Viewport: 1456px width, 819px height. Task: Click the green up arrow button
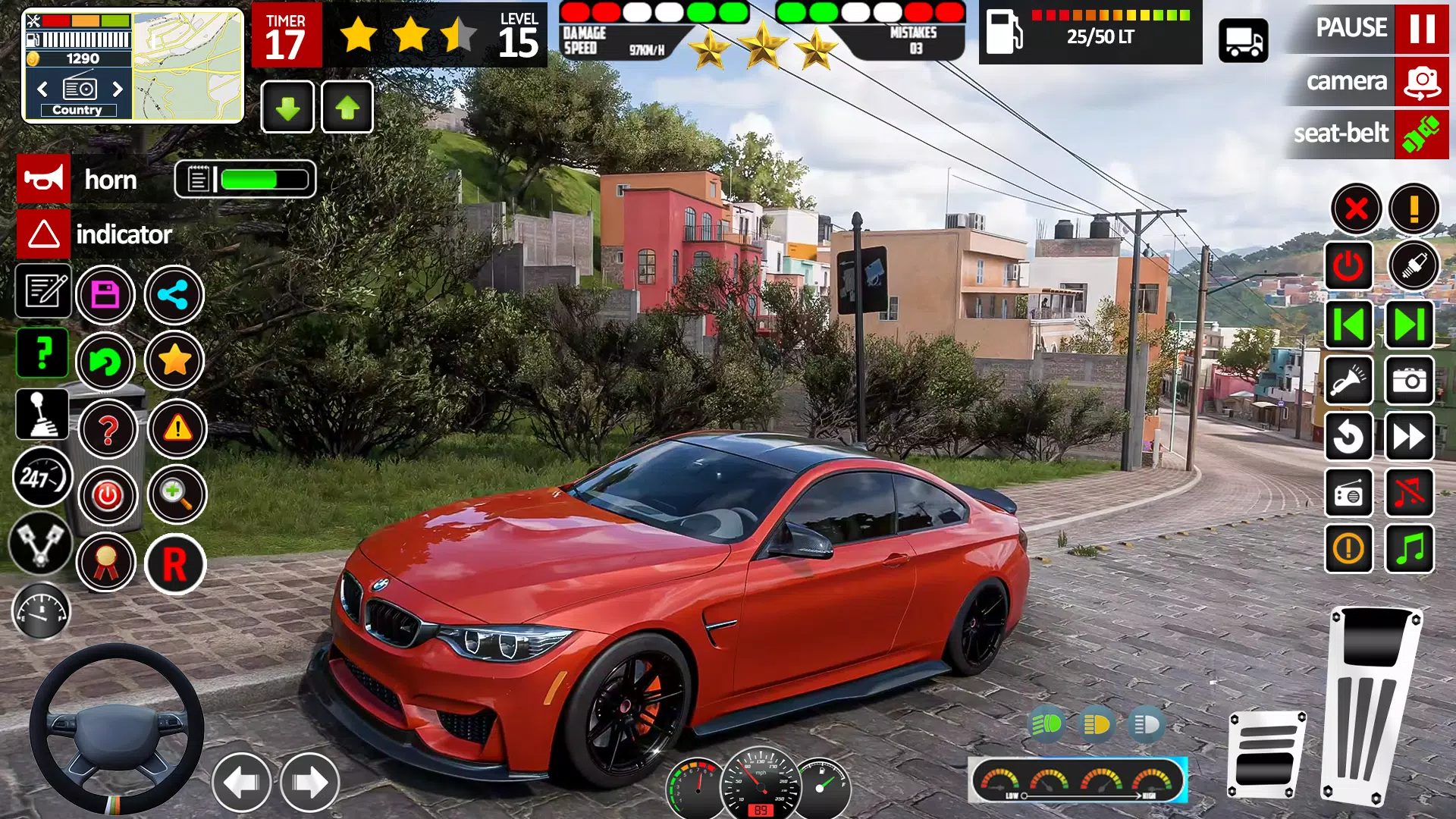(347, 108)
